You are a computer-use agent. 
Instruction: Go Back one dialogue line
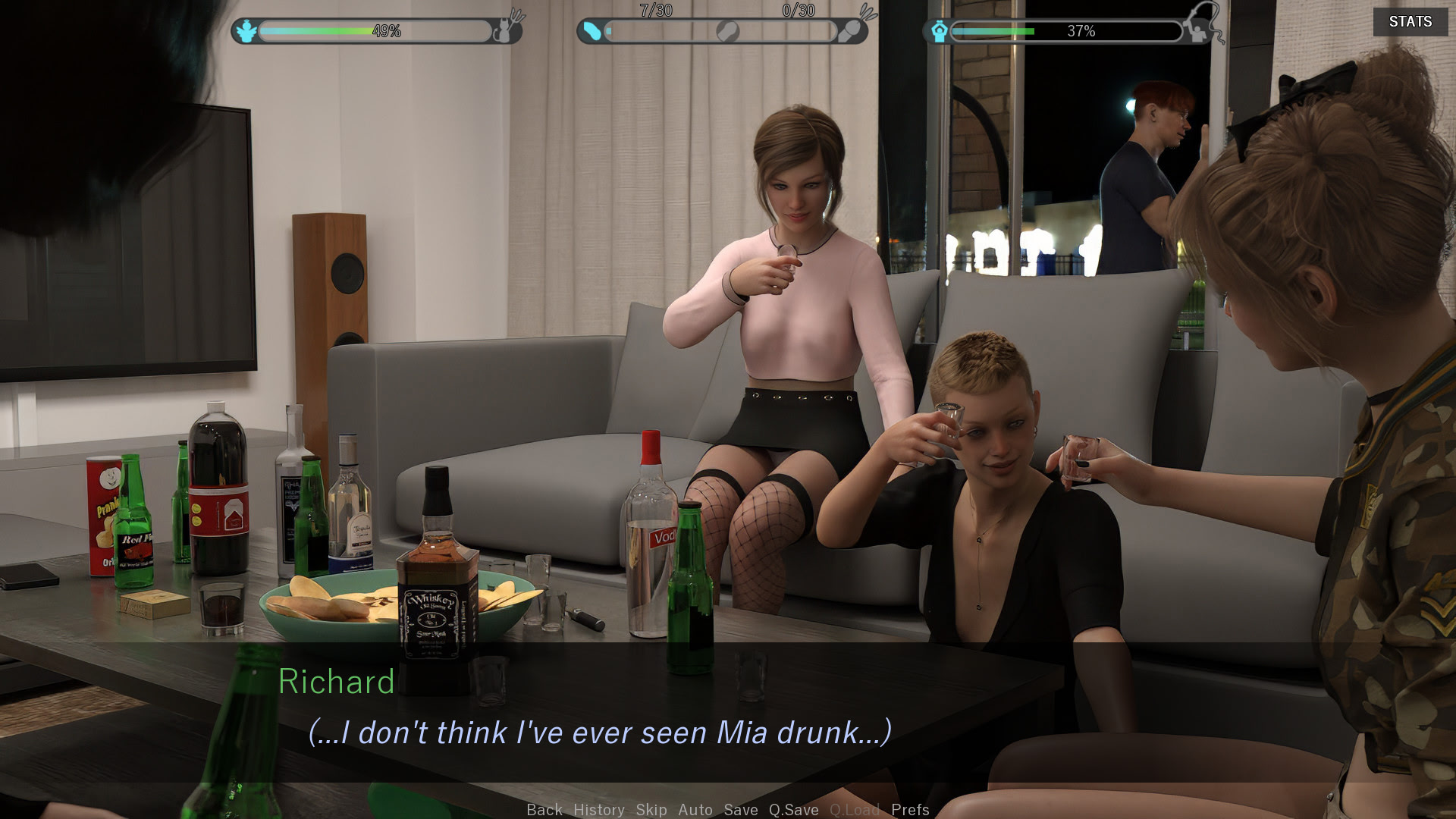click(544, 809)
